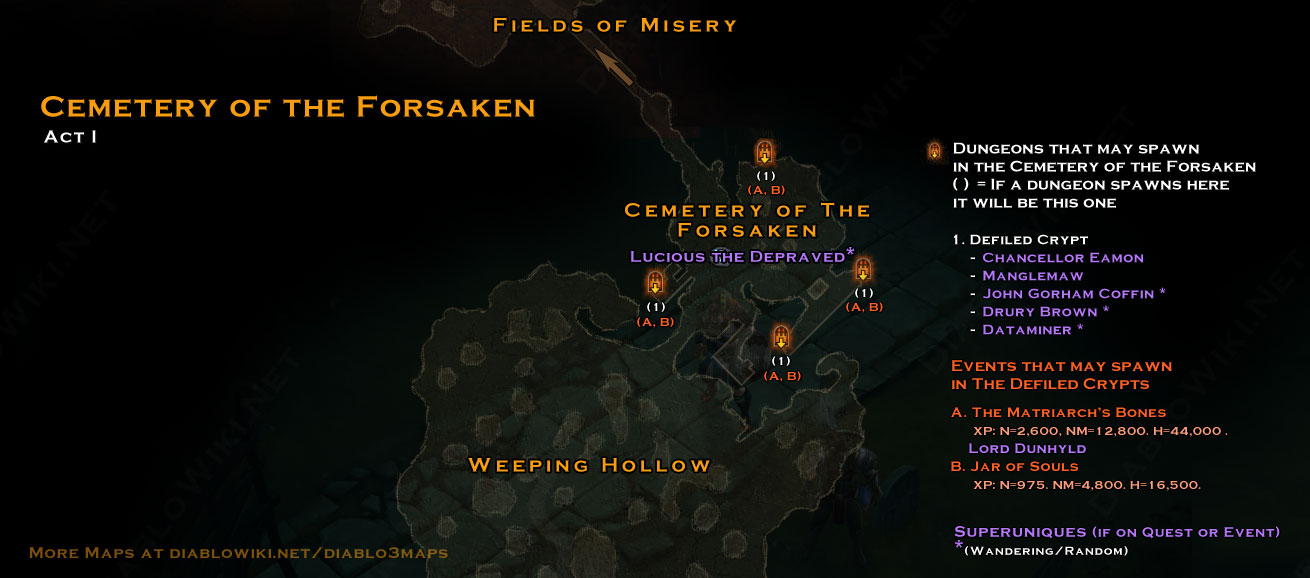Click the Lord Dunhyld legend entry
1310x578 pixels.
(1027, 448)
